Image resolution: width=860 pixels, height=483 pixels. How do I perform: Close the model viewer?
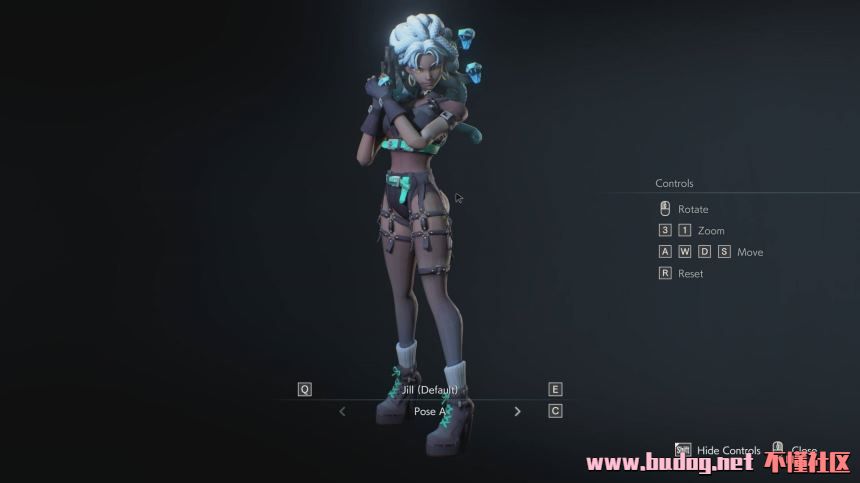pos(803,451)
